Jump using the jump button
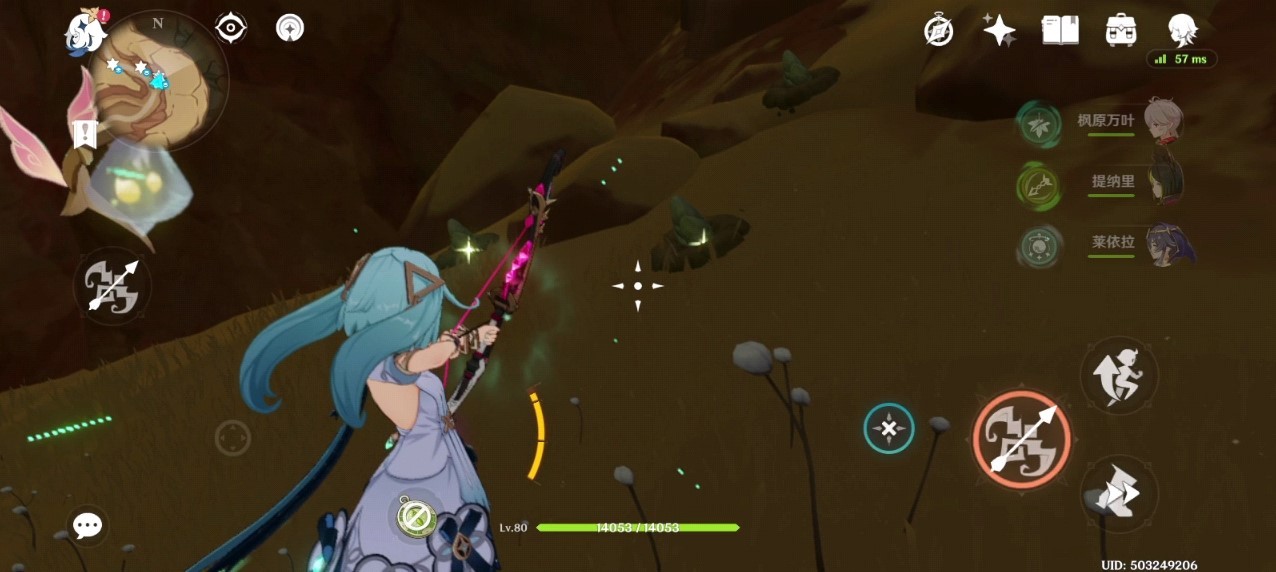 (x=1119, y=375)
